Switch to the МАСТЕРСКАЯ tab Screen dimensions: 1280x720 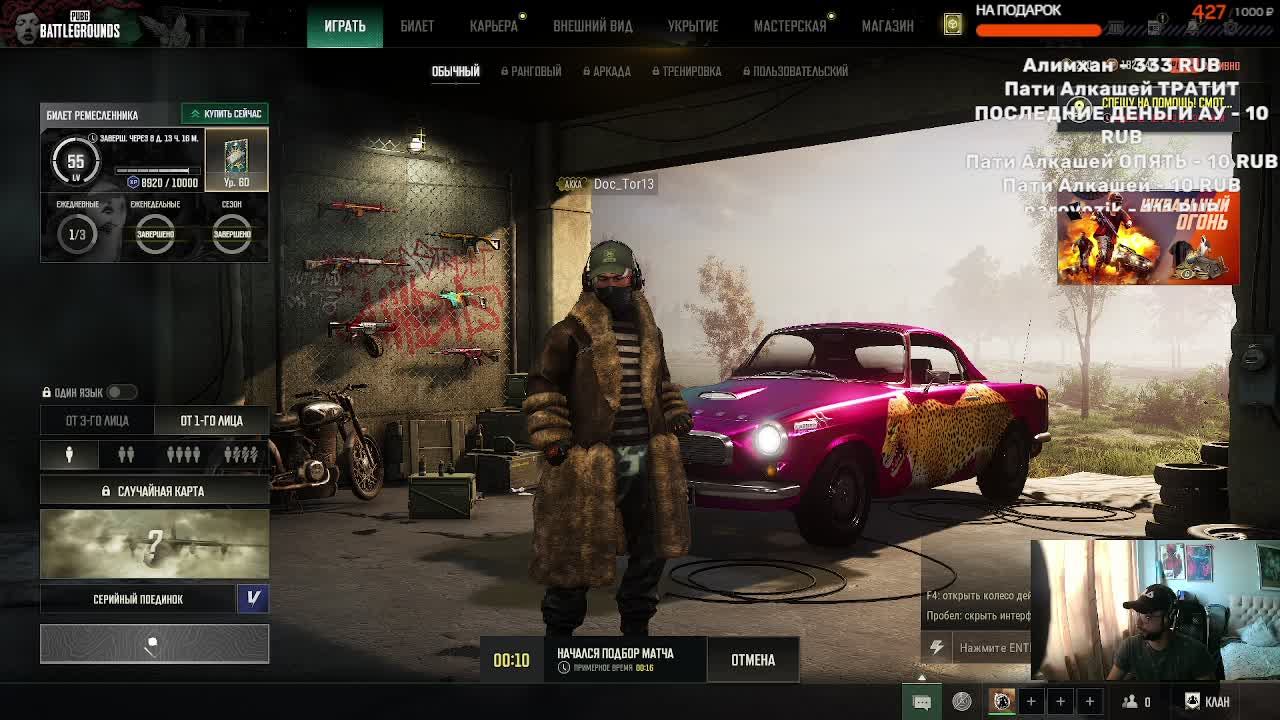pyautogui.click(x=790, y=26)
